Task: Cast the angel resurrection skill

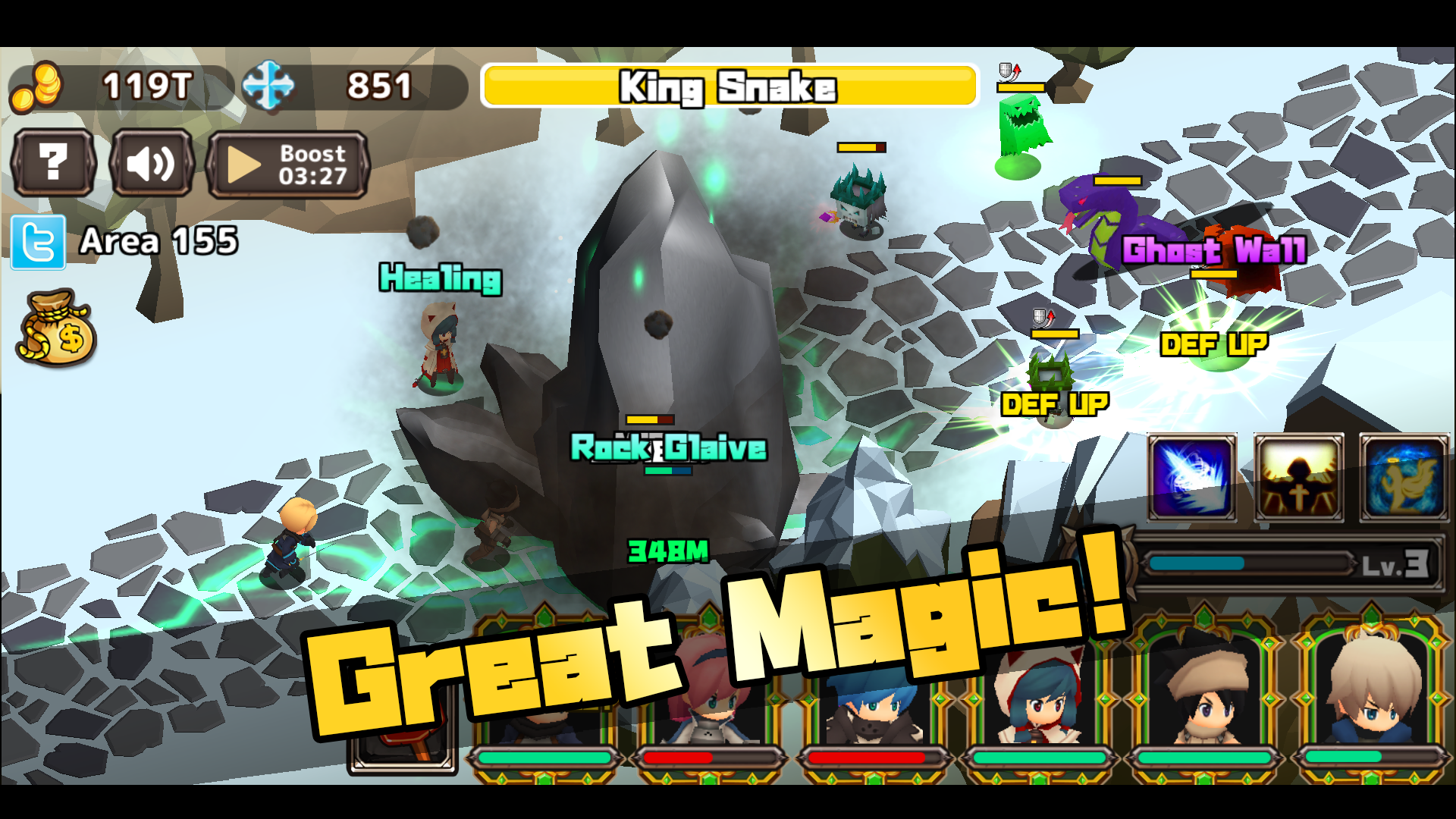Action: point(1404,476)
